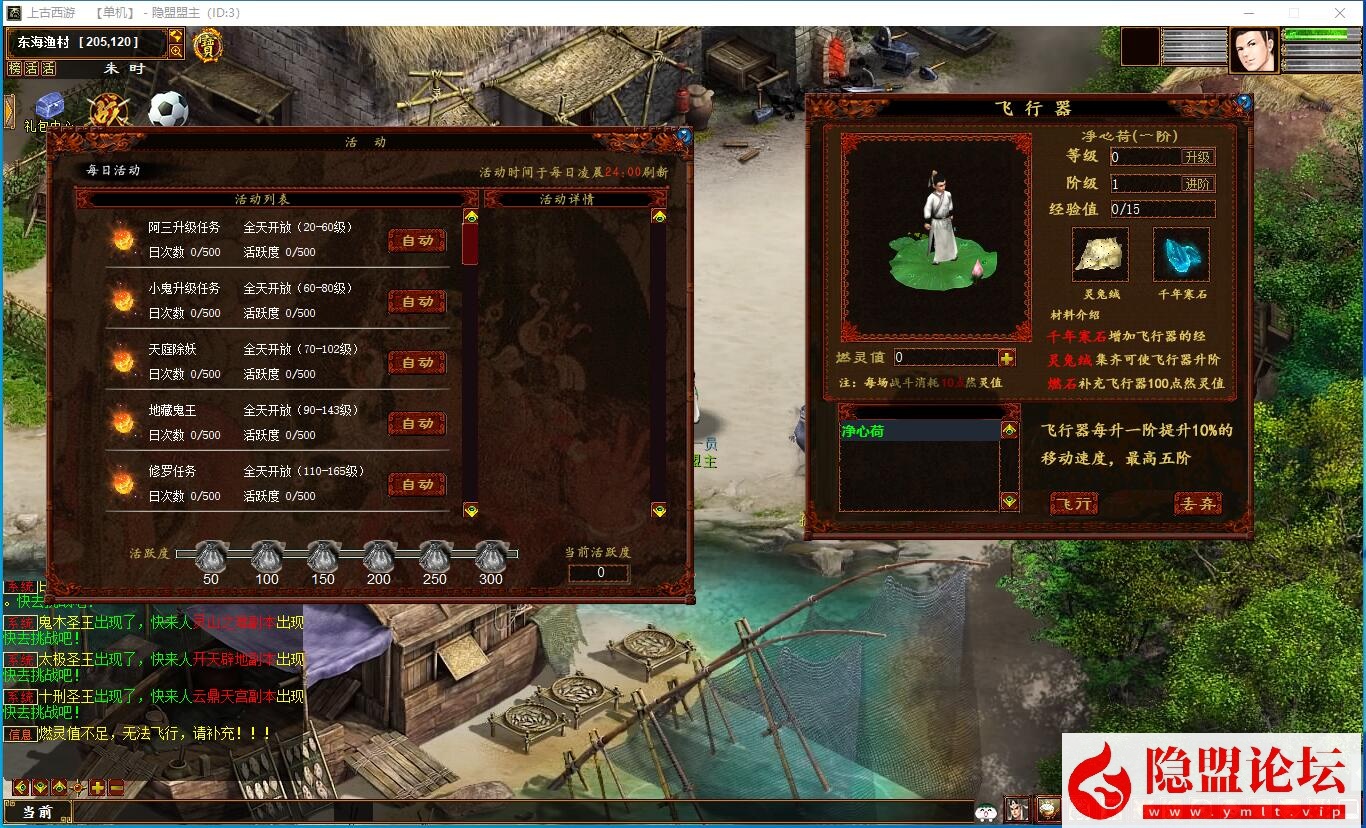Close the 飞行器 window
The height and width of the screenshot is (828, 1366).
point(1244,102)
